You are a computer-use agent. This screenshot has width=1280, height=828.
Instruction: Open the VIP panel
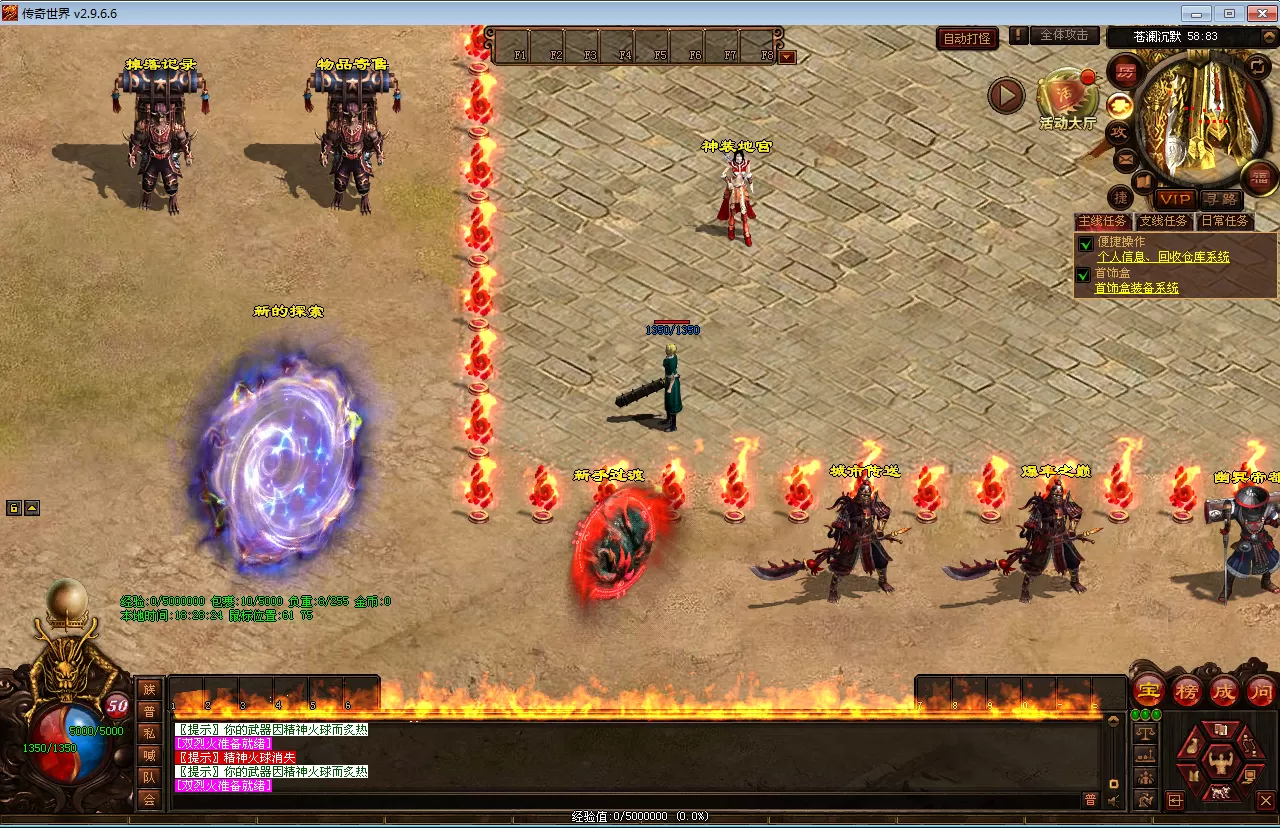point(1175,199)
